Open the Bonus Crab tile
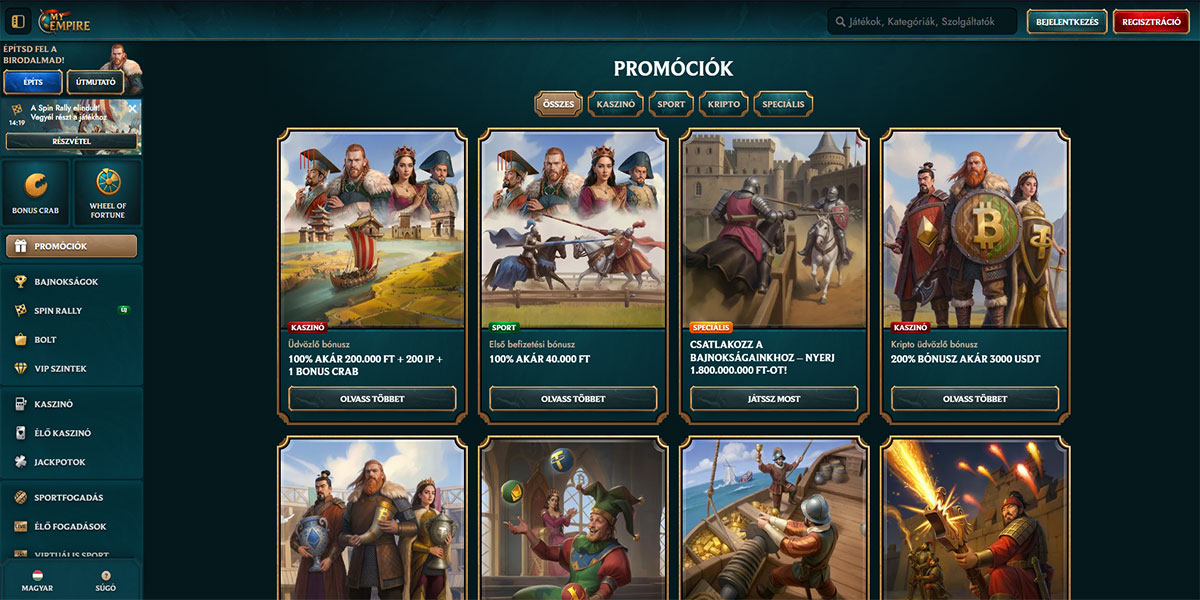Screen dimensions: 1200x600 (37, 192)
